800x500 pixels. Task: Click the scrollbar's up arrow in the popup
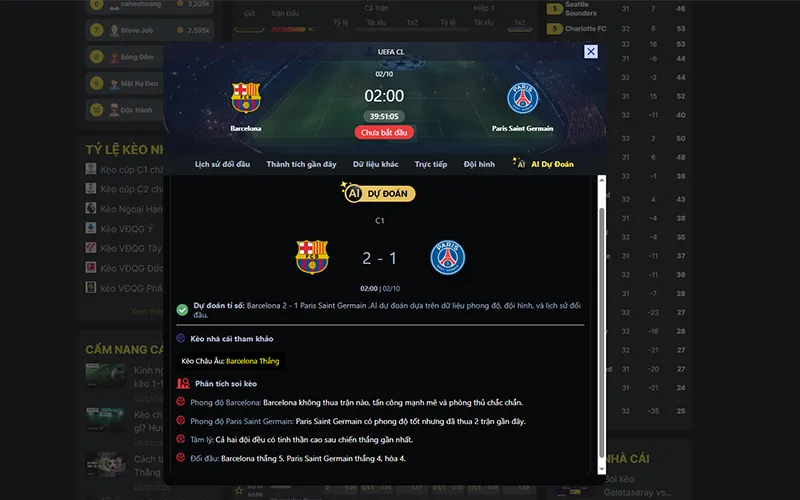pos(602,180)
